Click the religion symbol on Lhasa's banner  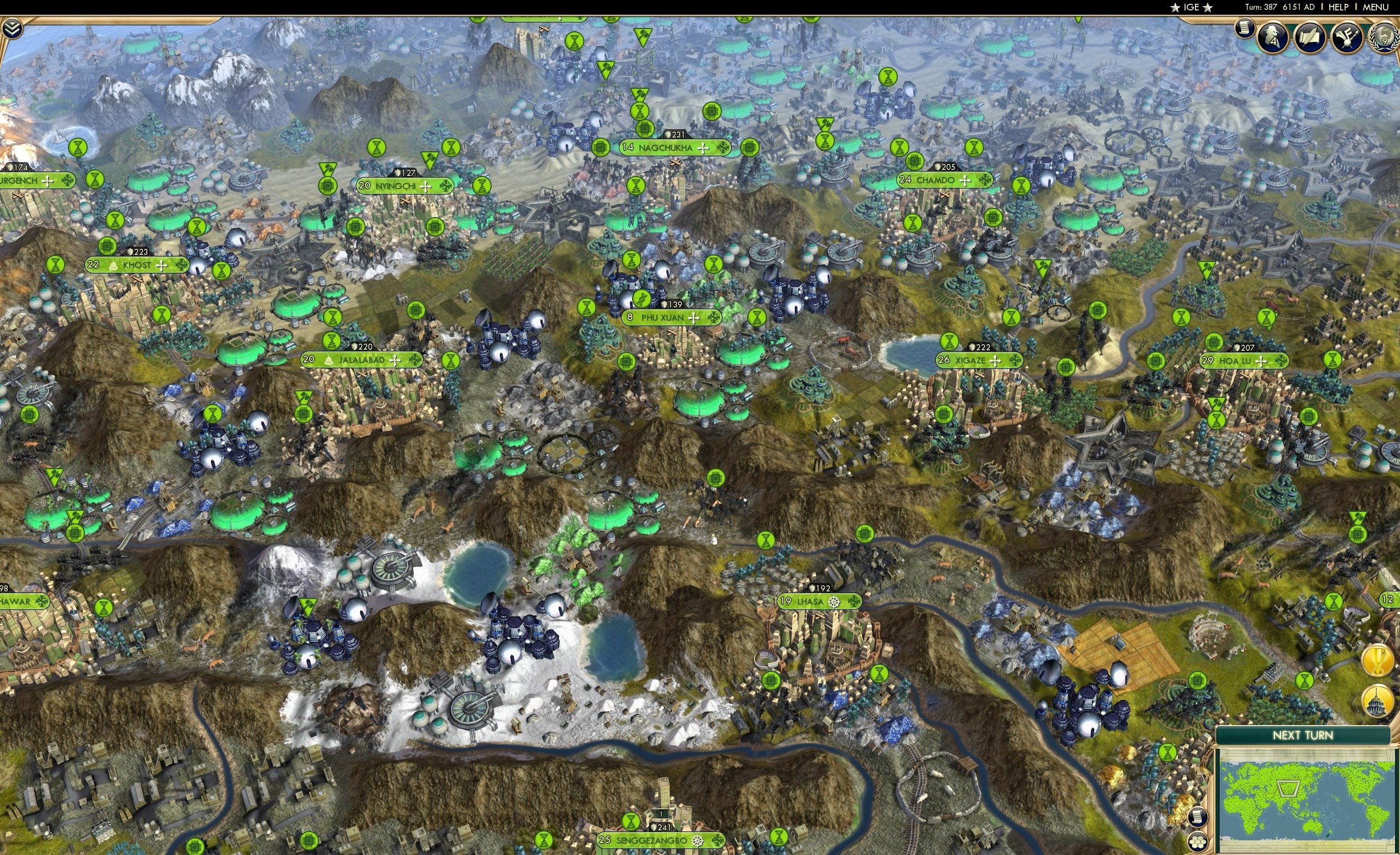point(834,602)
